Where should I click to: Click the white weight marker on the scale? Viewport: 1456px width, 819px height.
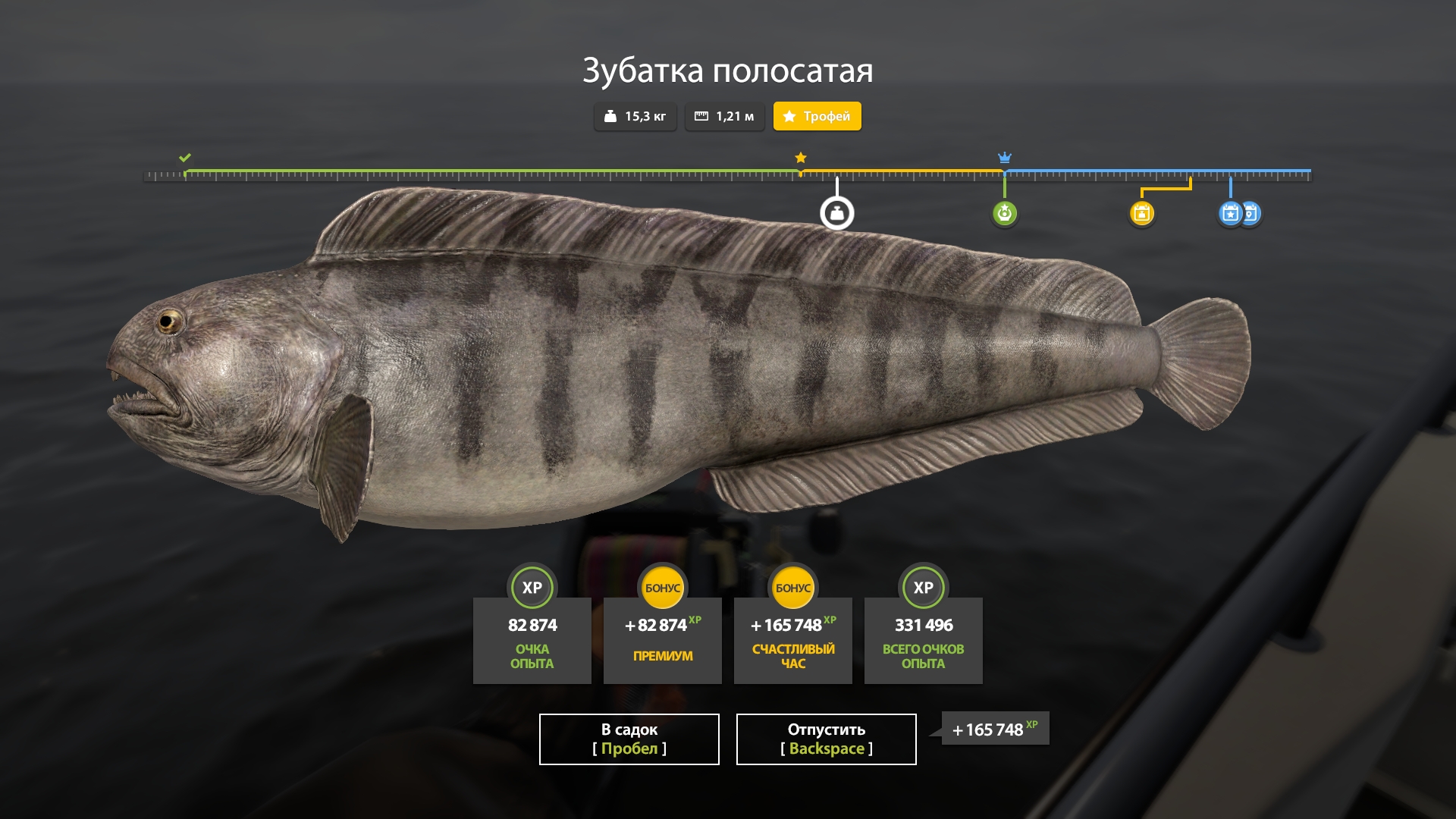pos(836,213)
